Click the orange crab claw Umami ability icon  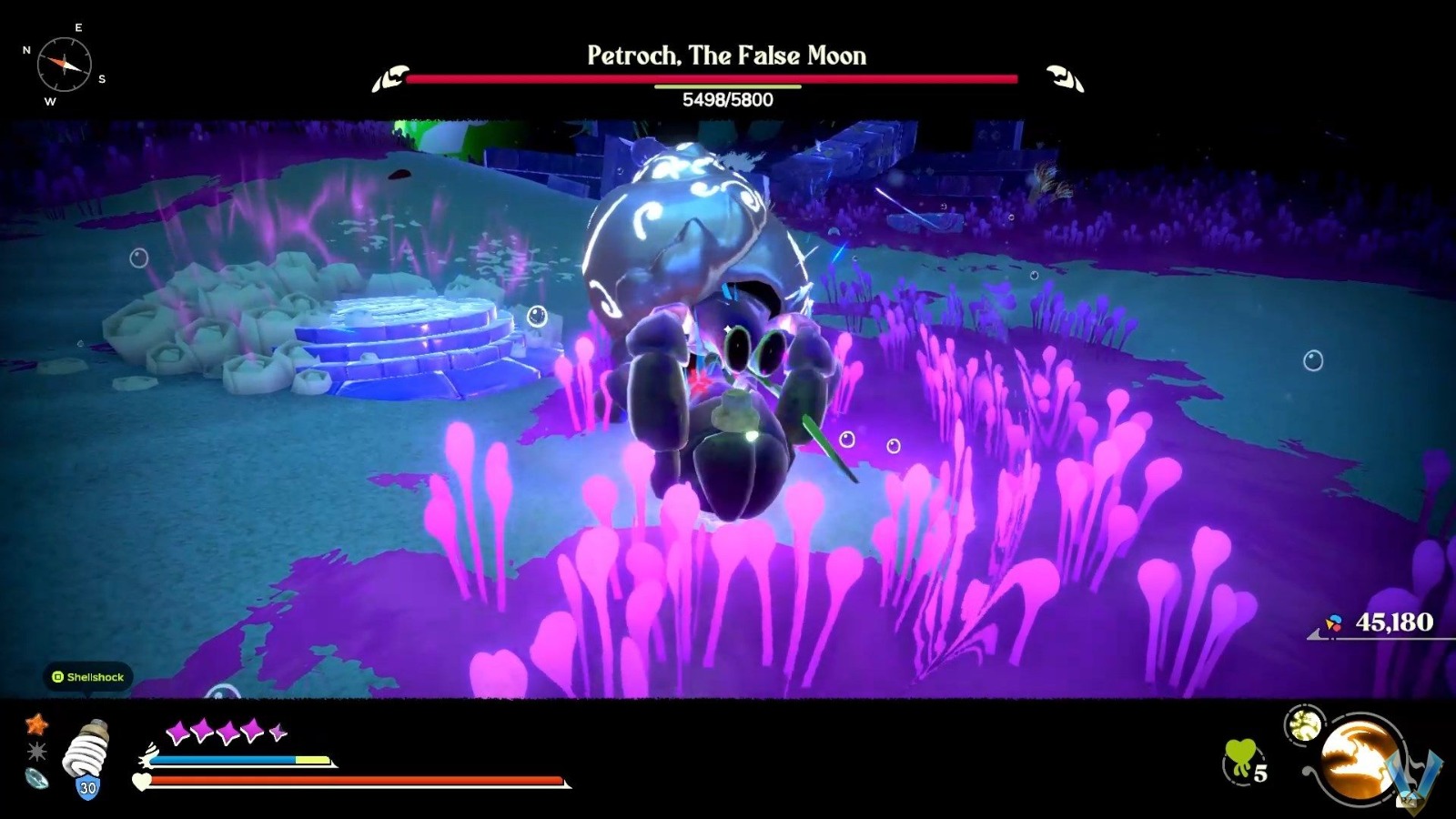(1357, 758)
